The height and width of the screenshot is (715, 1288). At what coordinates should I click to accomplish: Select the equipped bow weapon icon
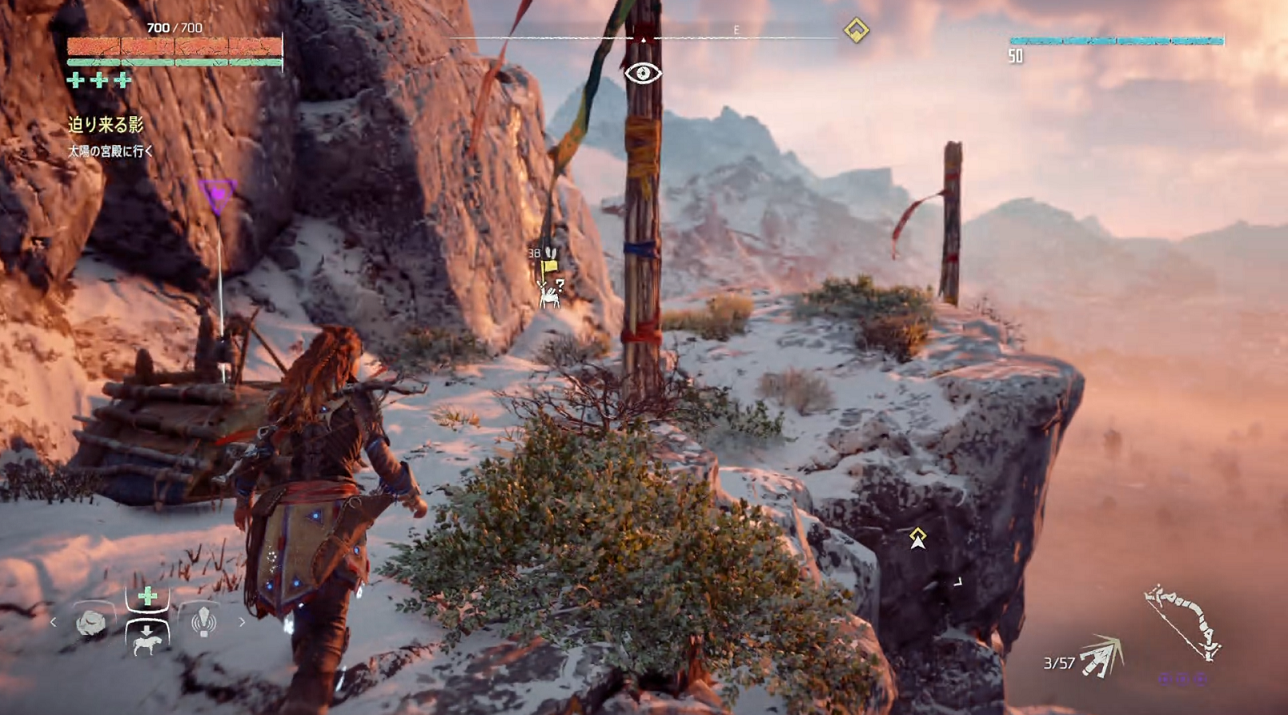point(1183,621)
